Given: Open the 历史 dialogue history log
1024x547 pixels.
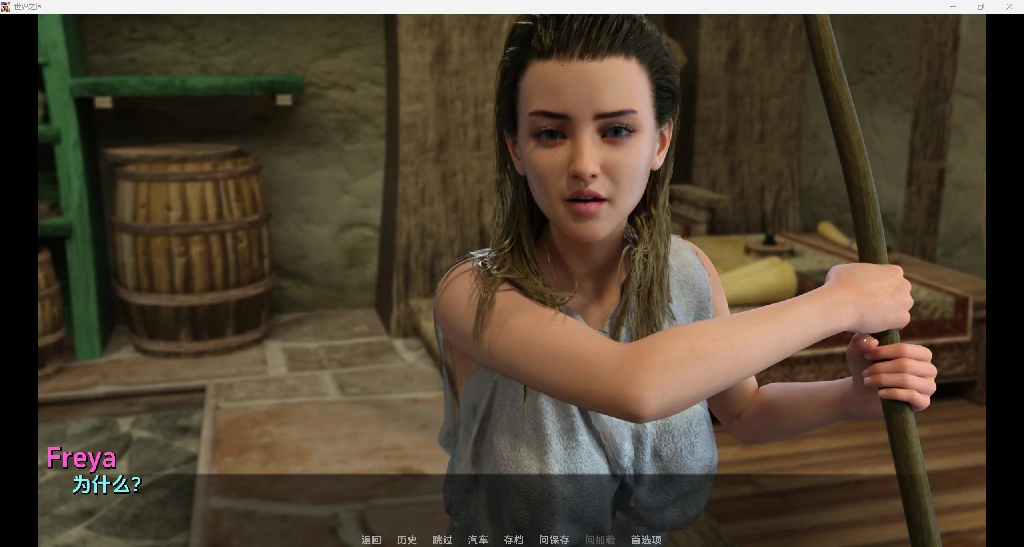Looking at the screenshot, I should pyautogui.click(x=407, y=540).
